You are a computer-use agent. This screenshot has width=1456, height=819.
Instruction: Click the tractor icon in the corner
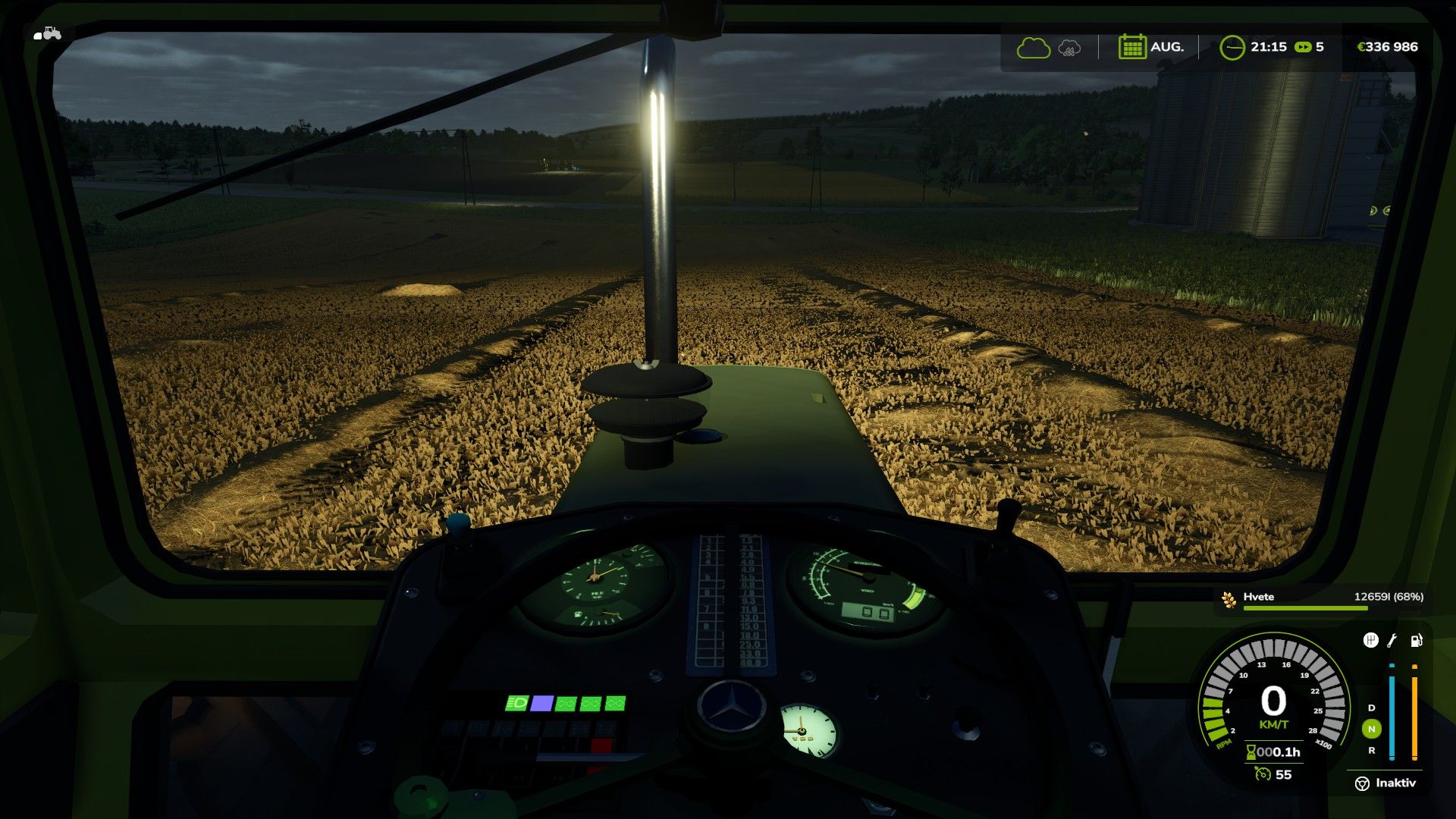click(48, 33)
